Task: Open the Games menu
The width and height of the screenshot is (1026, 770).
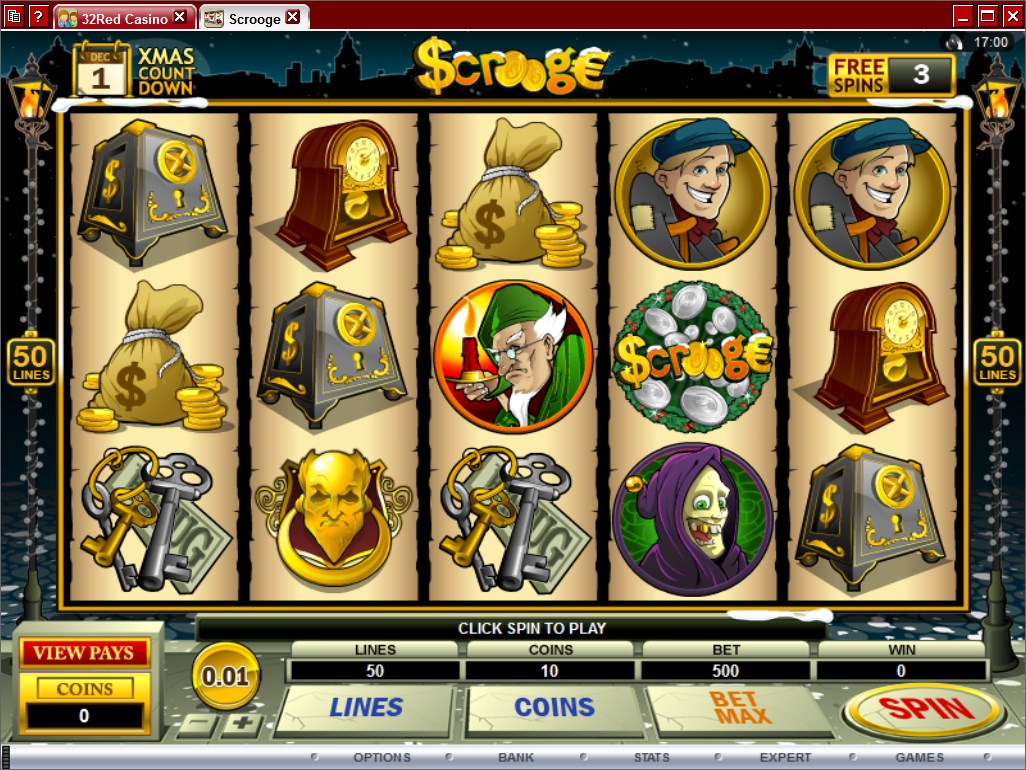Action: 919,757
